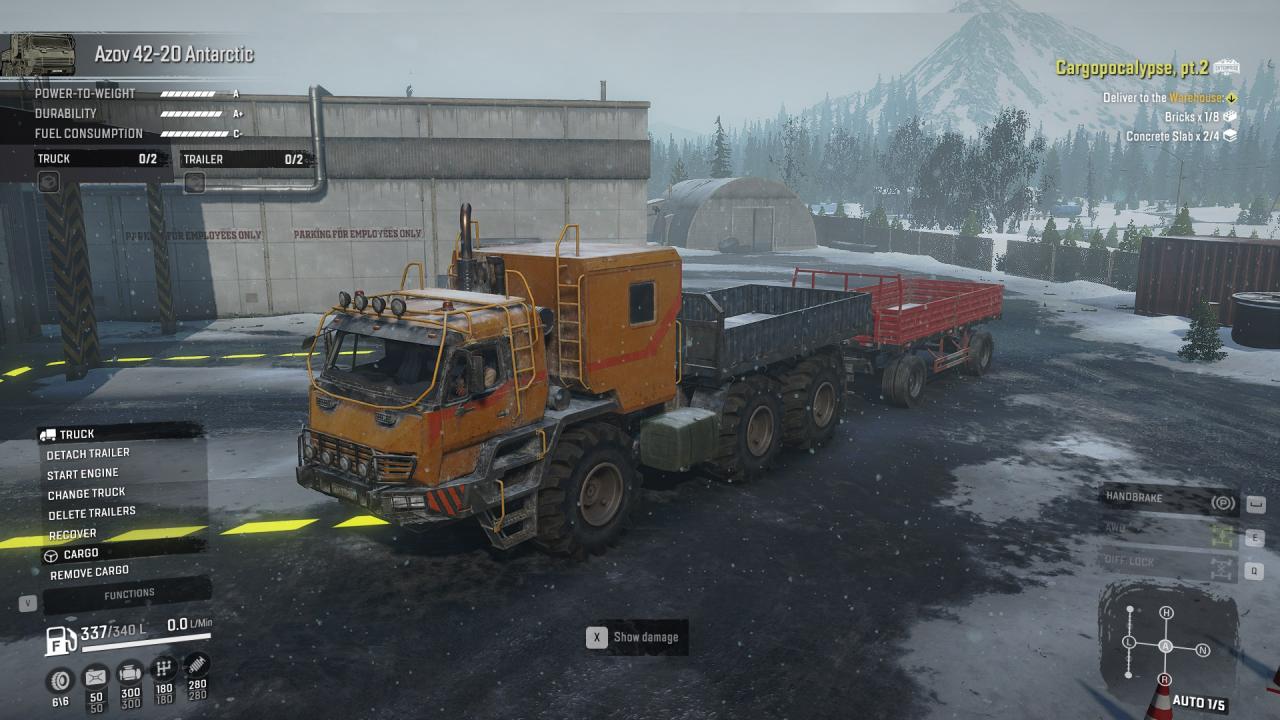This screenshot has width=1280, height=720.
Task: Shift to the H high gear
Action: click(x=1166, y=612)
